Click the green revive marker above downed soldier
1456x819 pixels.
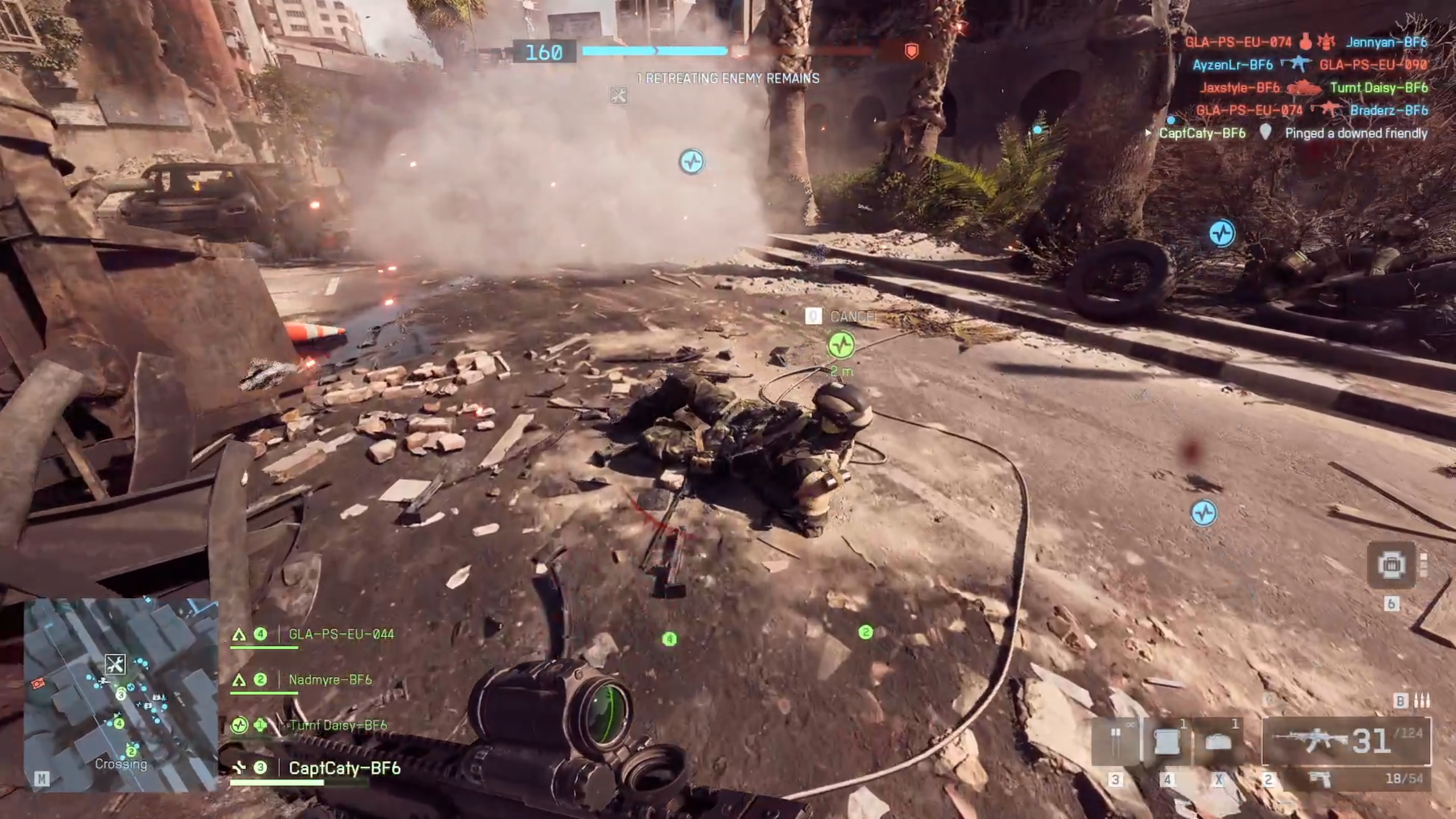click(x=841, y=345)
